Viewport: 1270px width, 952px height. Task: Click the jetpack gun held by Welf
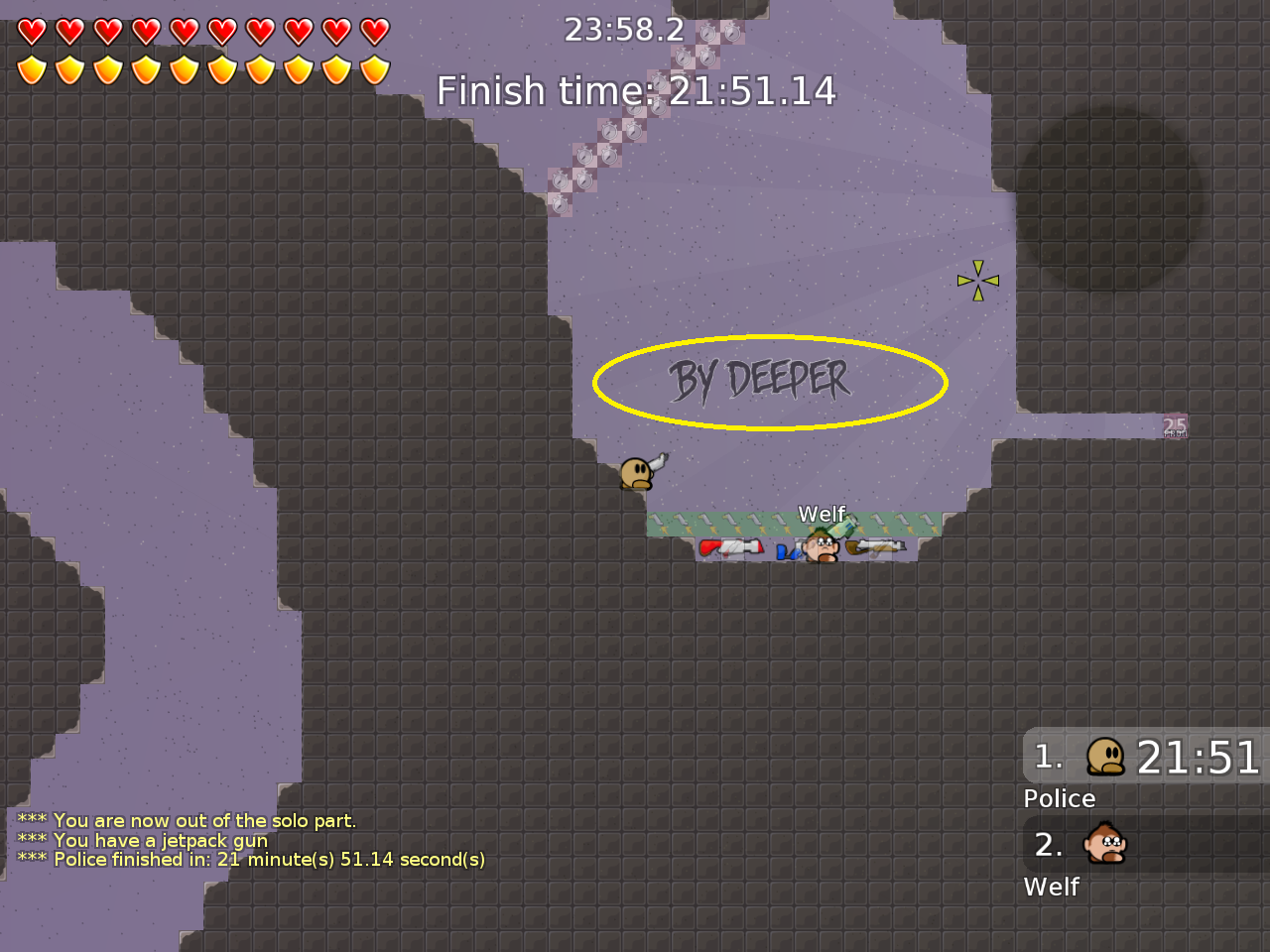click(841, 526)
